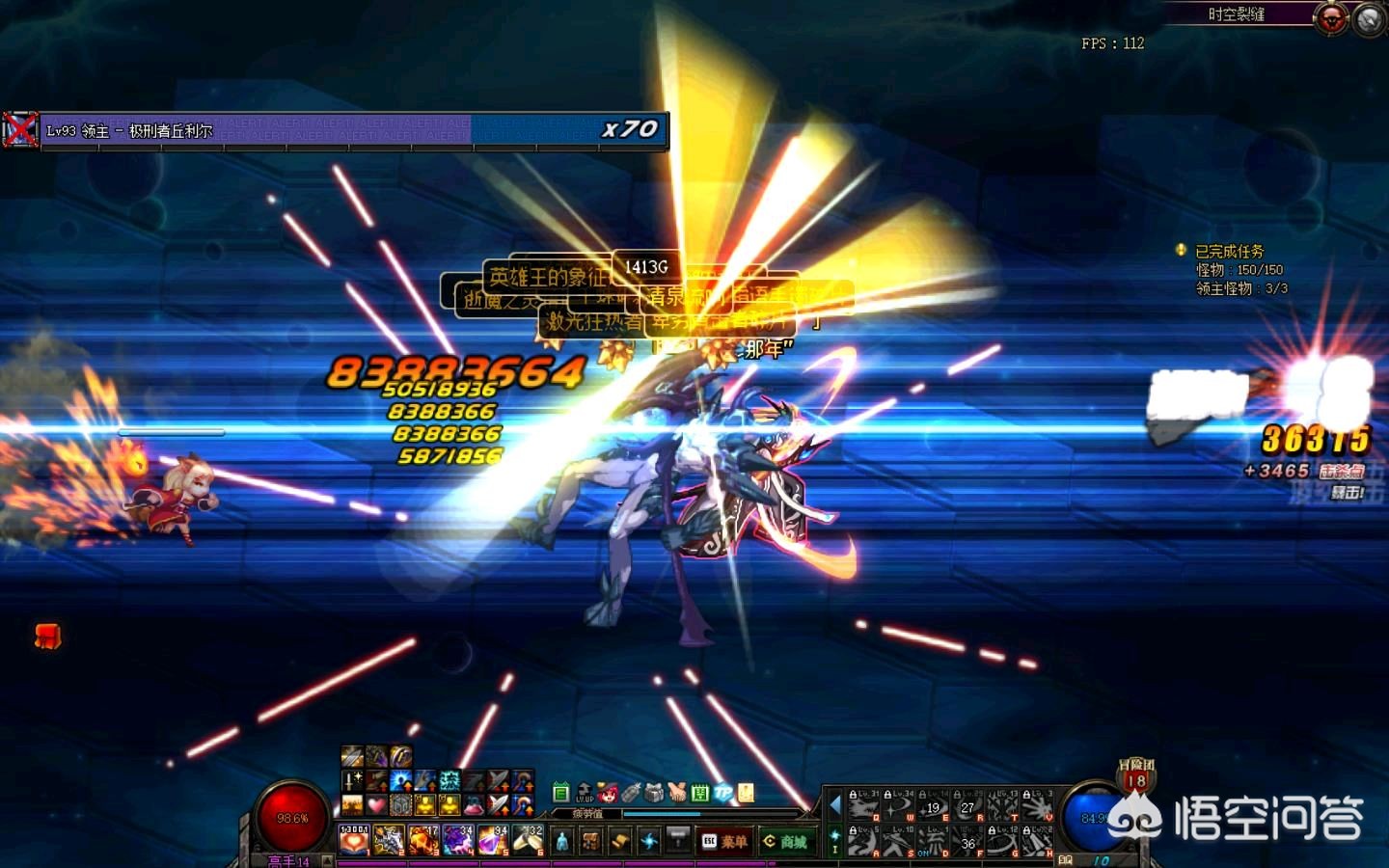Toggle the D key skill marked ON
The height and width of the screenshot is (868, 1389).
click(x=932, y=841)
